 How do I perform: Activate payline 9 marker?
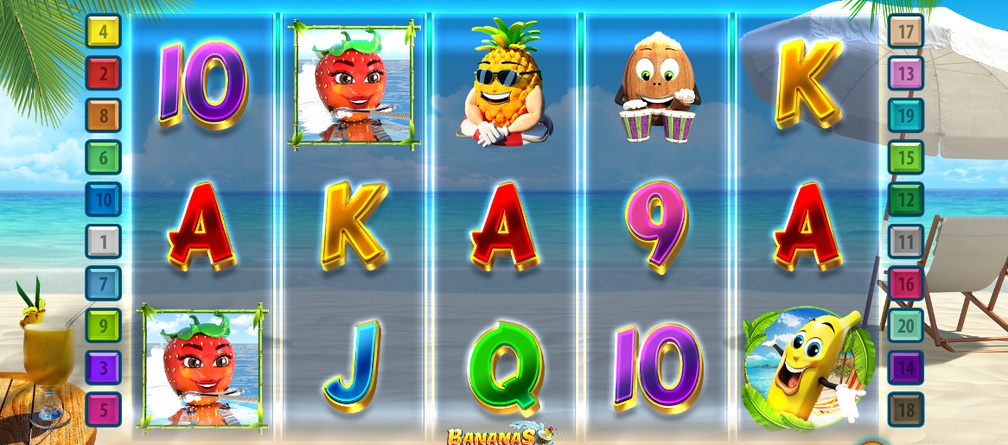pyautogui.click(x=103, y=325)
